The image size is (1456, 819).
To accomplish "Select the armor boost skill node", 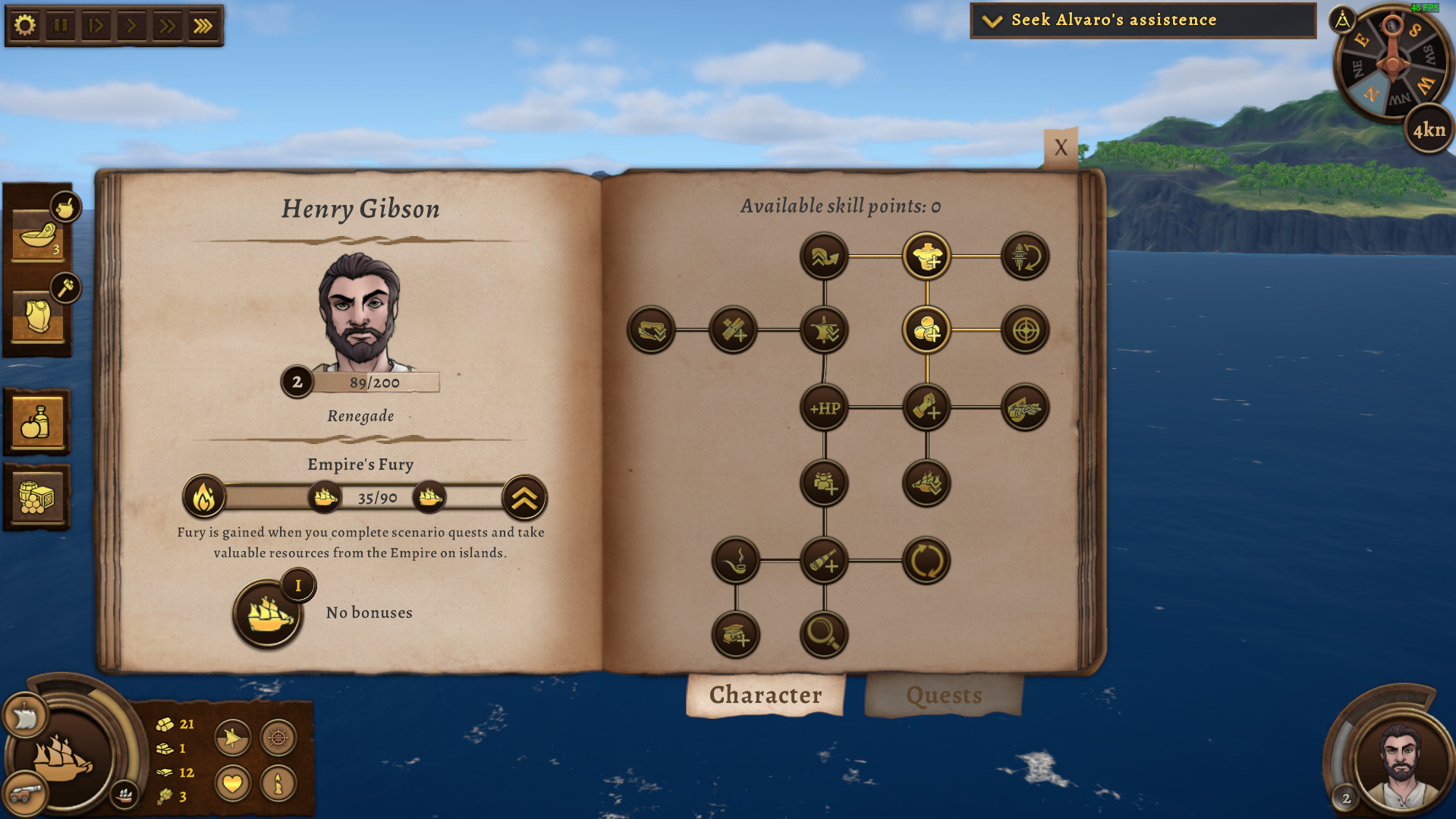I will point(926,257).
